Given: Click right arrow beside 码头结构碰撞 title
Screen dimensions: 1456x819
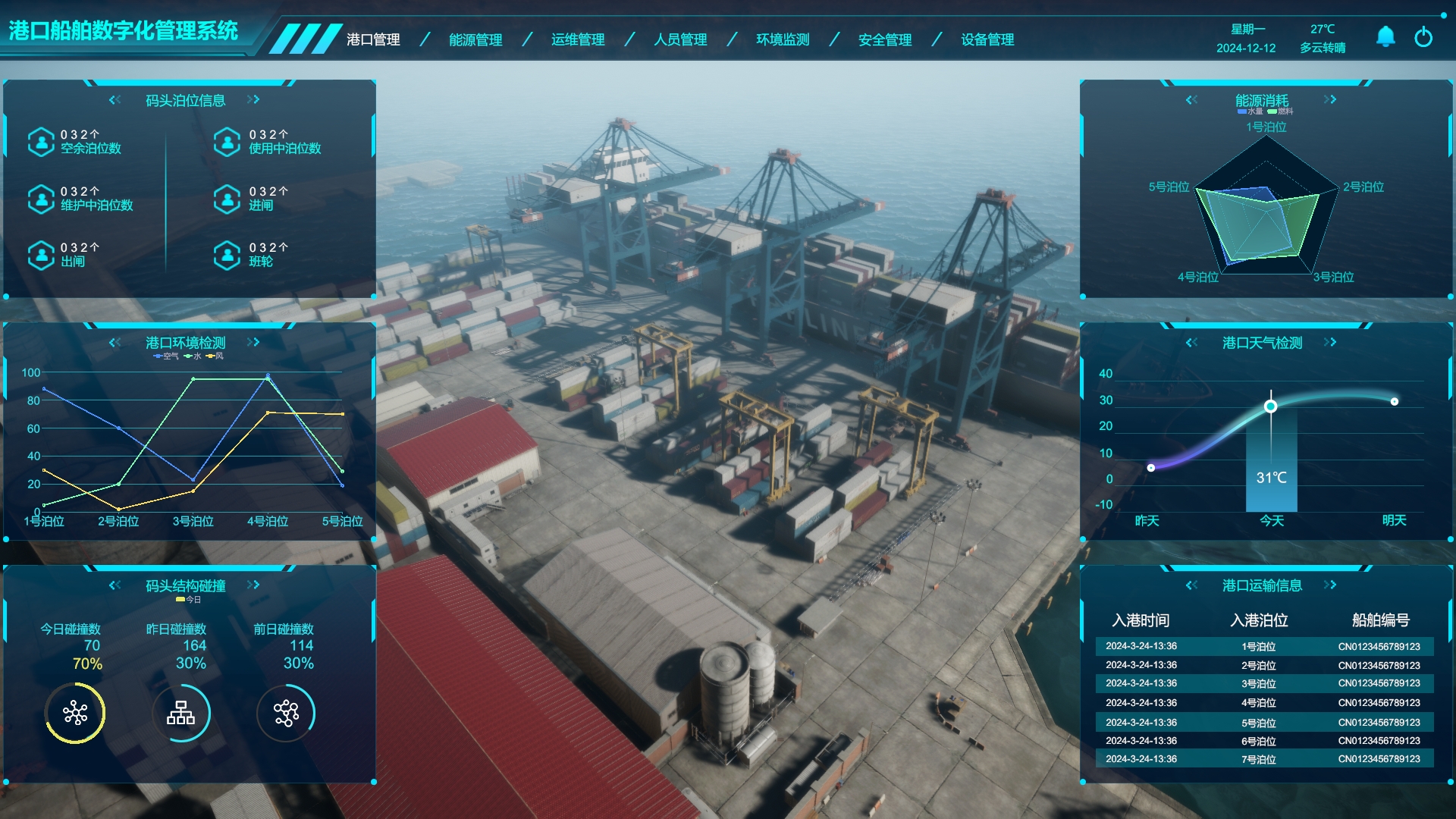Looking at the screenshot, I should 253,585.
